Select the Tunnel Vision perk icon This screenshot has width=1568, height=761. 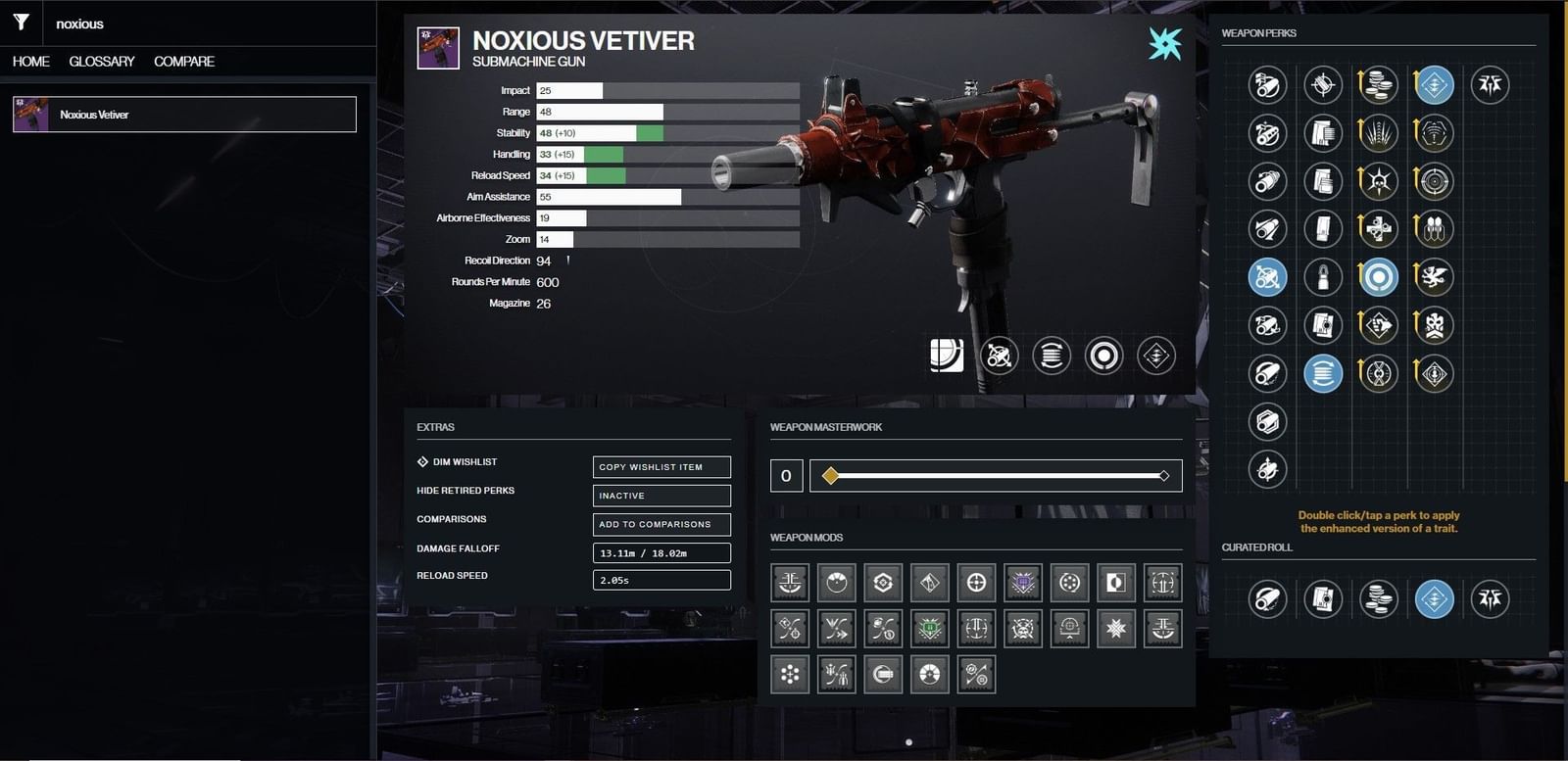click(1433, 181)
